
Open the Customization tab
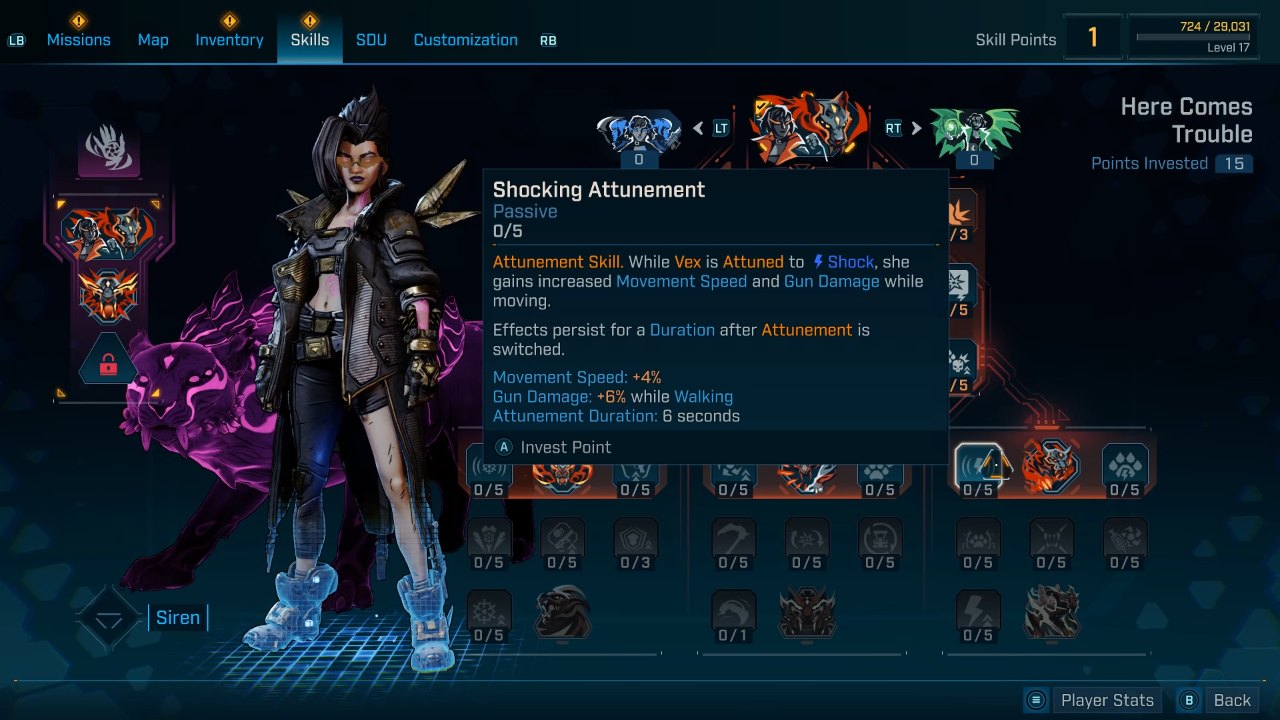(x=465, y=40)
